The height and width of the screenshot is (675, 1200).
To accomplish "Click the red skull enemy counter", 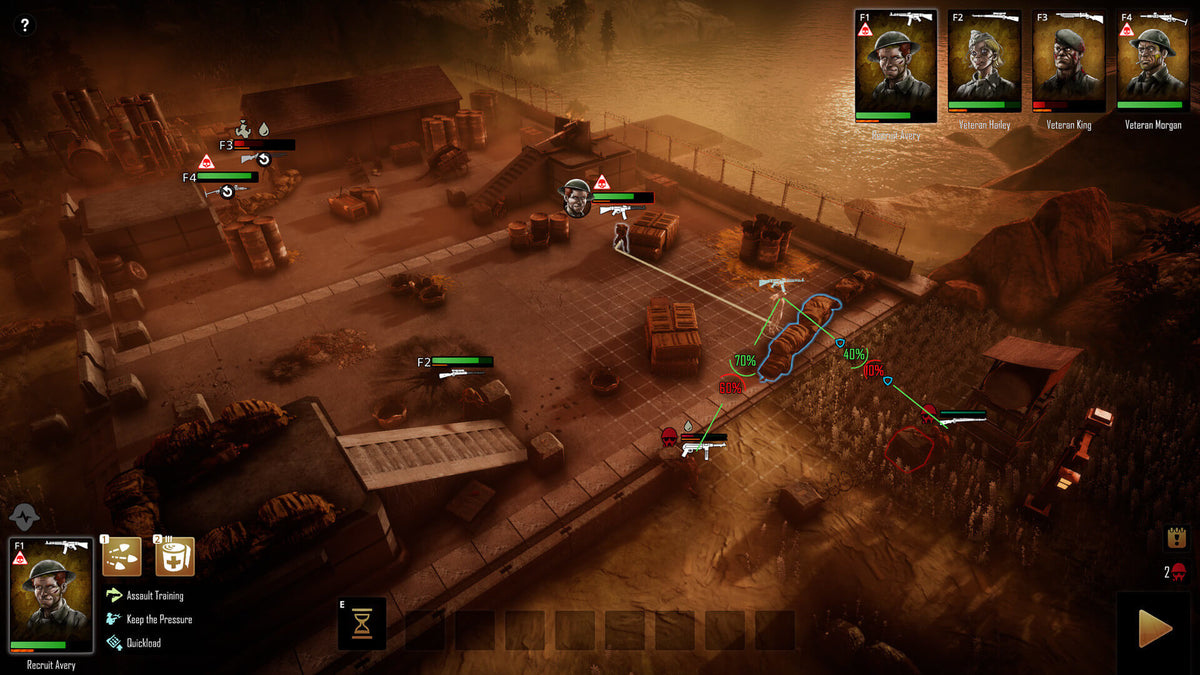I will pyautogui.click(x=1178, y=572).
